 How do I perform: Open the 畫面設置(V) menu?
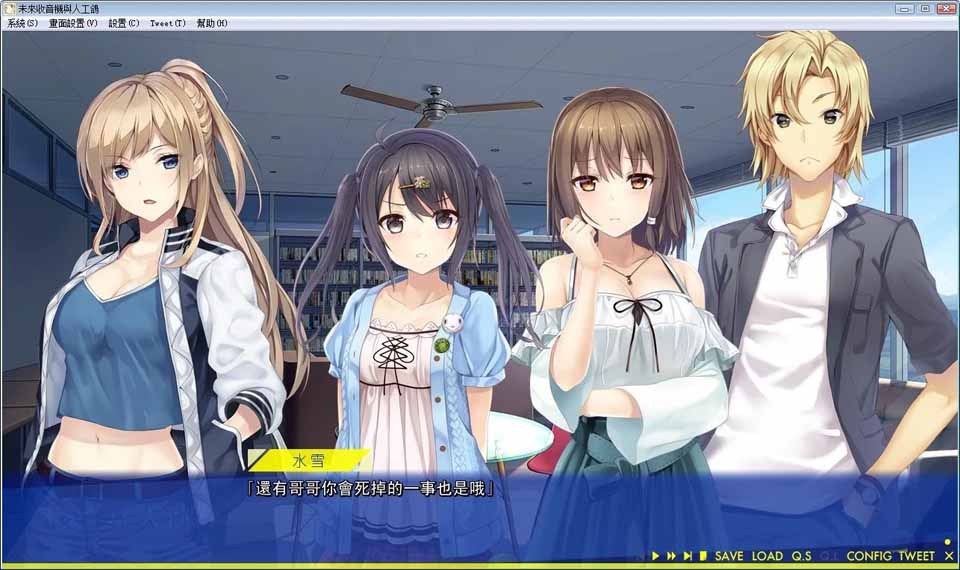73,23
